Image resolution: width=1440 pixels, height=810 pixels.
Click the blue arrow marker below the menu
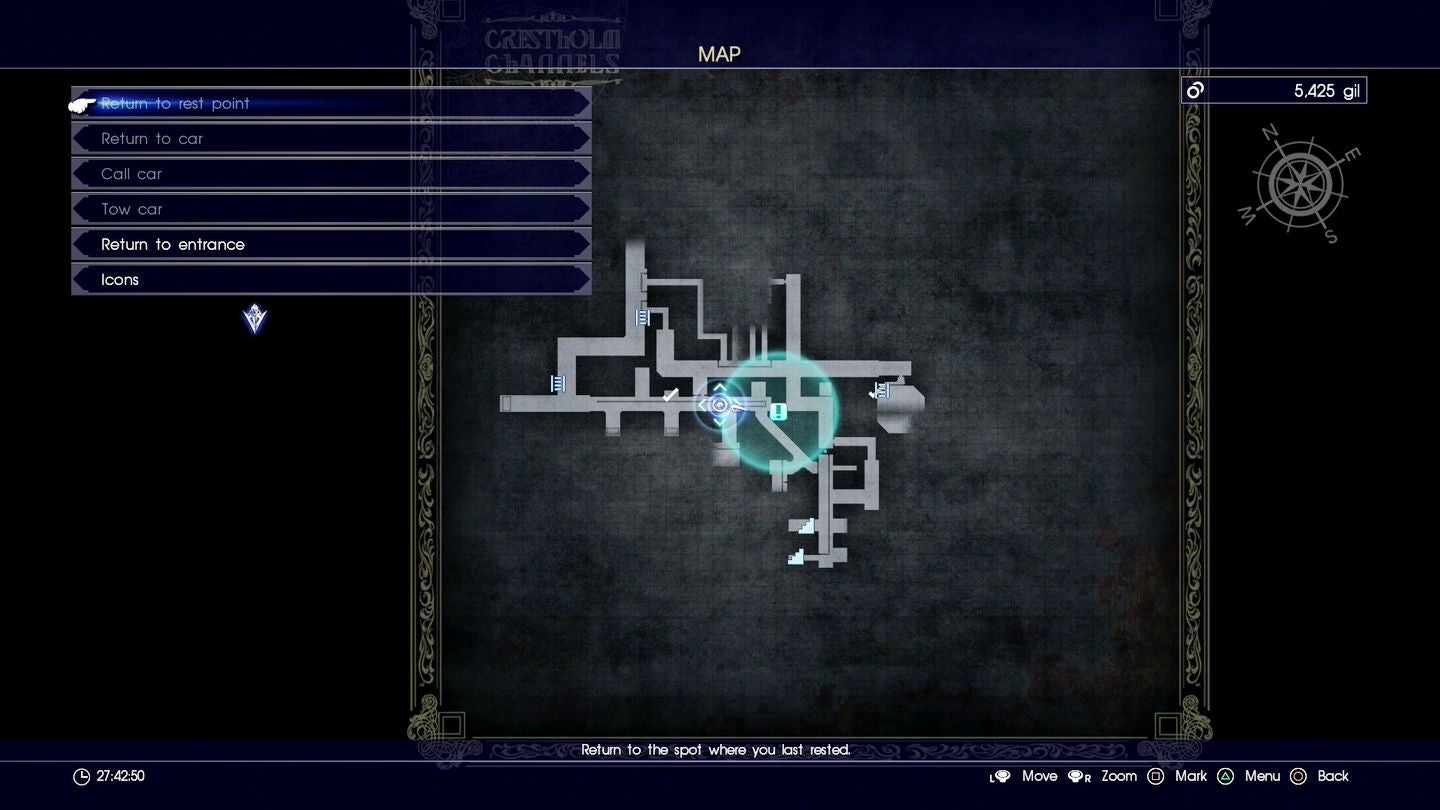(x=253, y=319)
